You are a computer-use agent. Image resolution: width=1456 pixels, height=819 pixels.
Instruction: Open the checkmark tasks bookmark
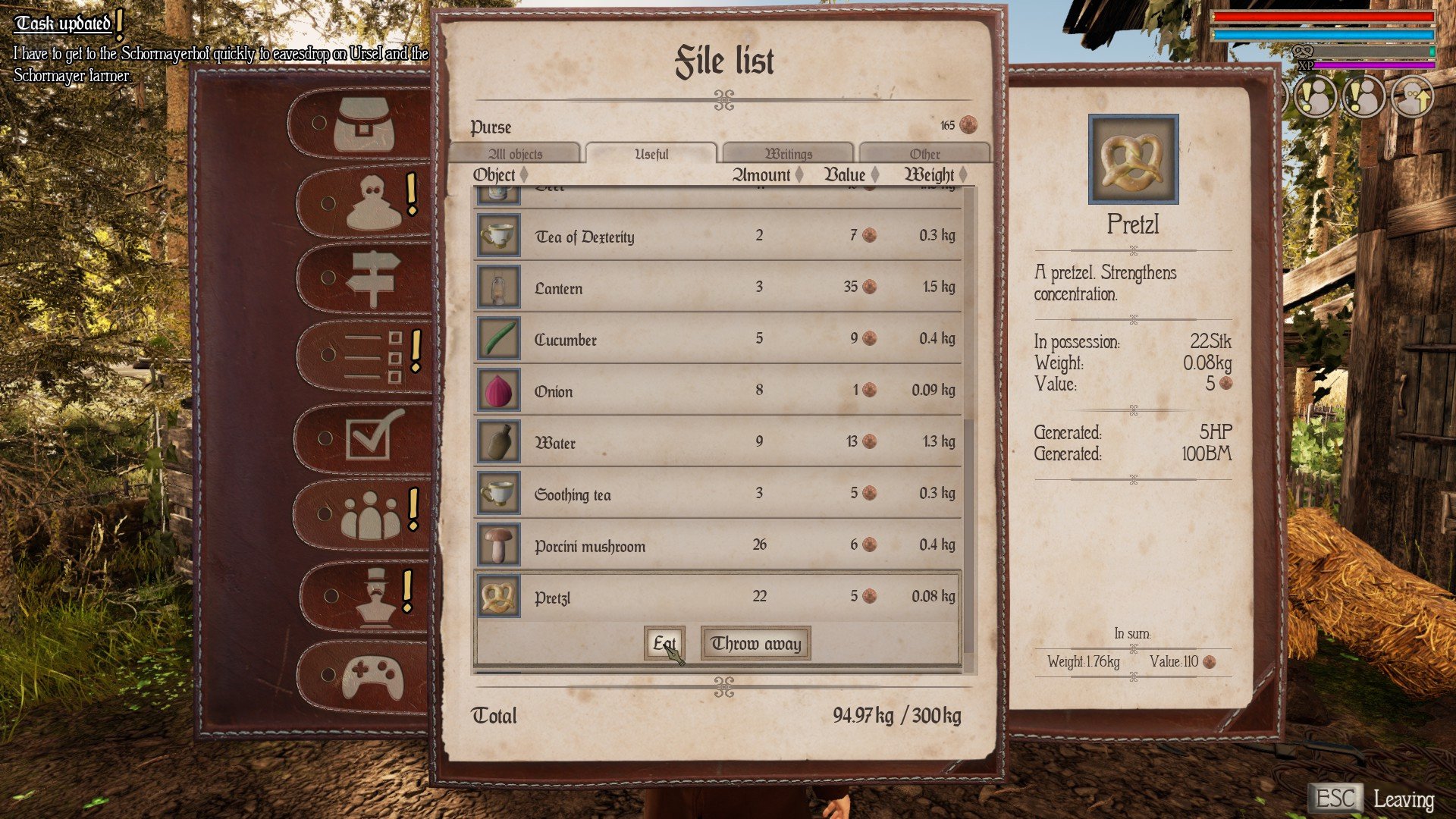373,436
